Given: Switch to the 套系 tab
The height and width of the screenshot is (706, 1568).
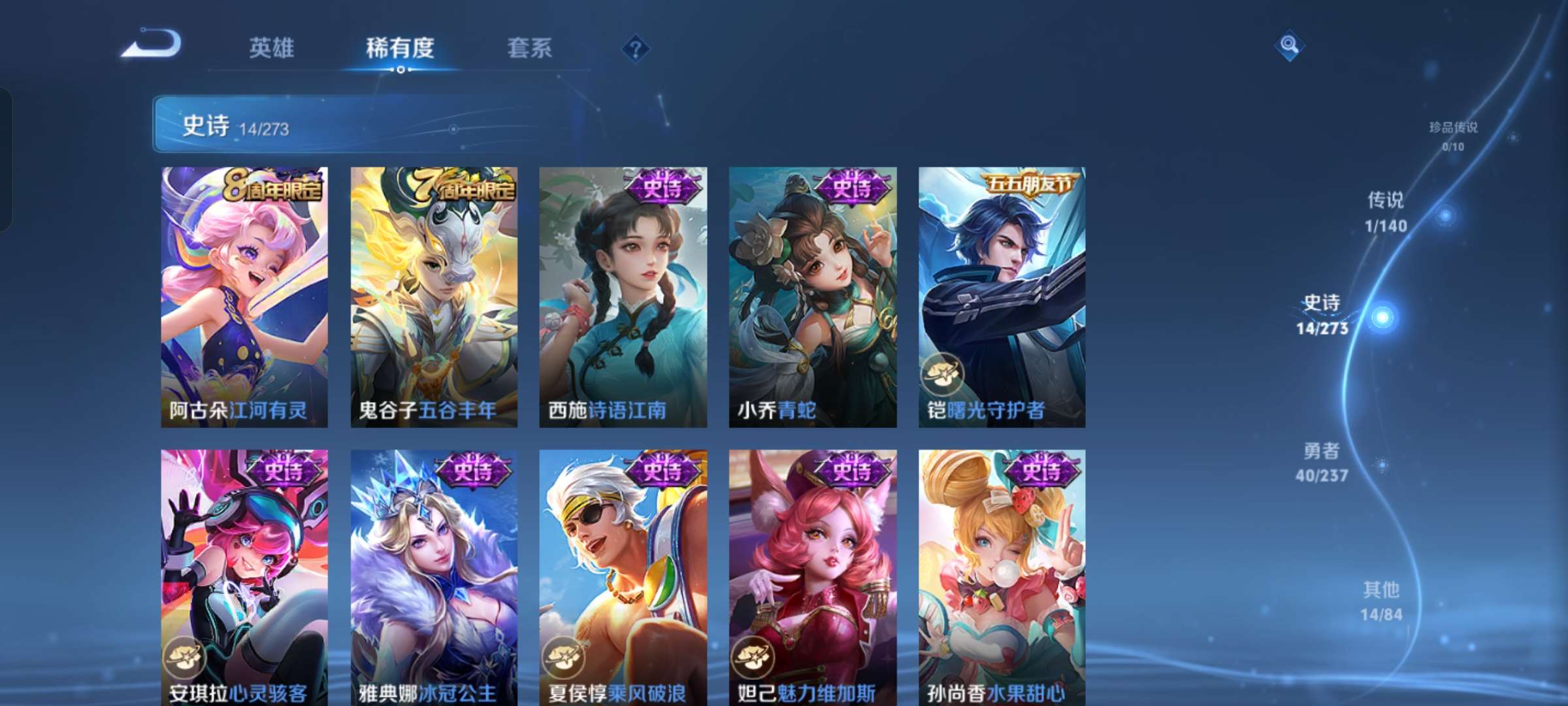Looking at the screenshot, I should click(x=529, y=48).
